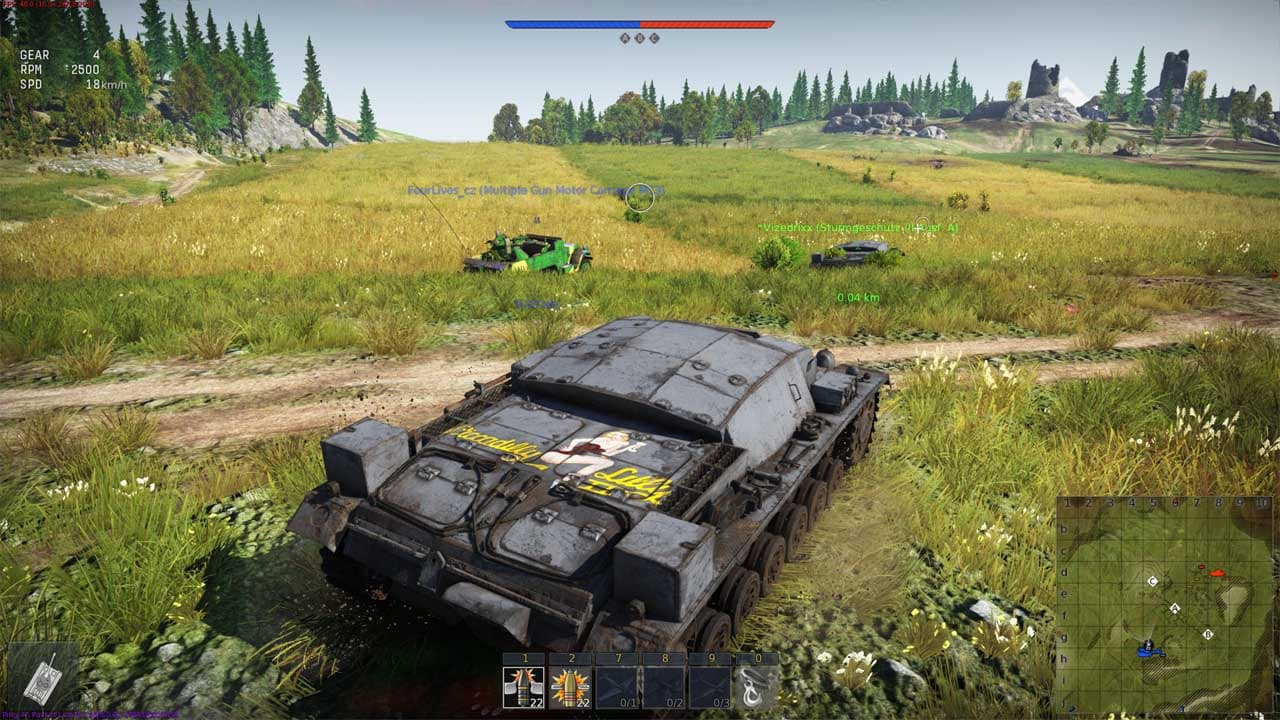This screenshot has width=1280, height=720.
Task: Click capture zone A on the minimap
Action: point(1175,607)
